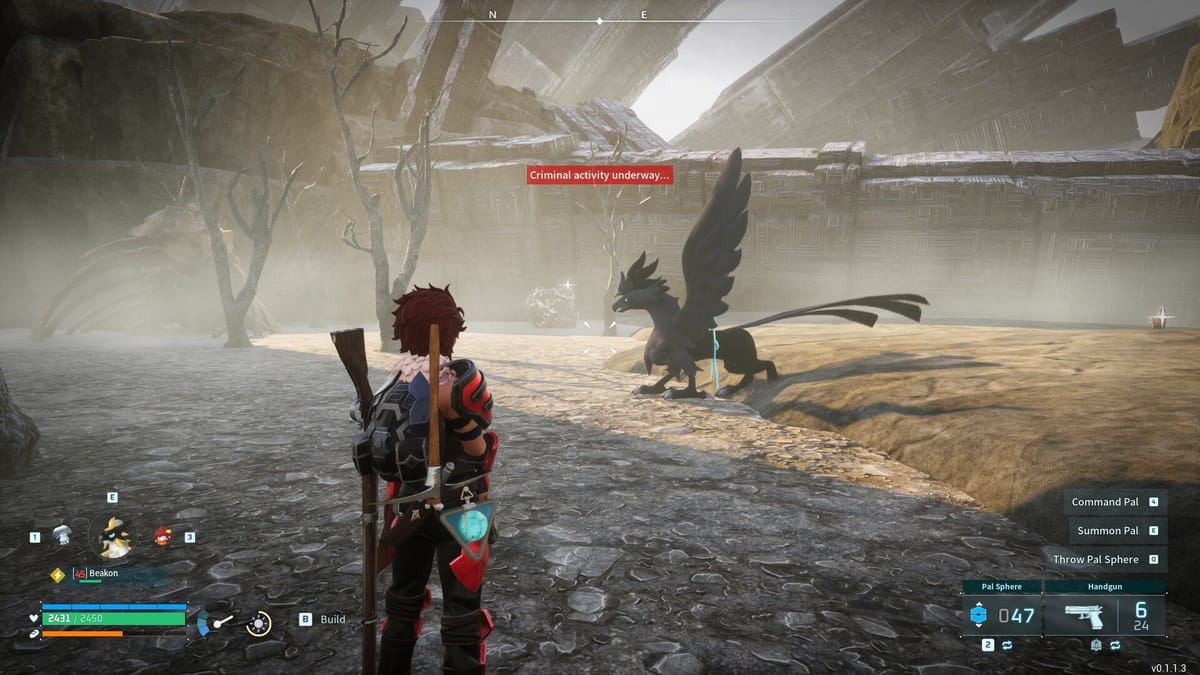Choose the Throw Pal Sphere action
Image resolution: width=1200 pixels, height=675 pixels.
pyautogui.click(x=1096, y=560)
